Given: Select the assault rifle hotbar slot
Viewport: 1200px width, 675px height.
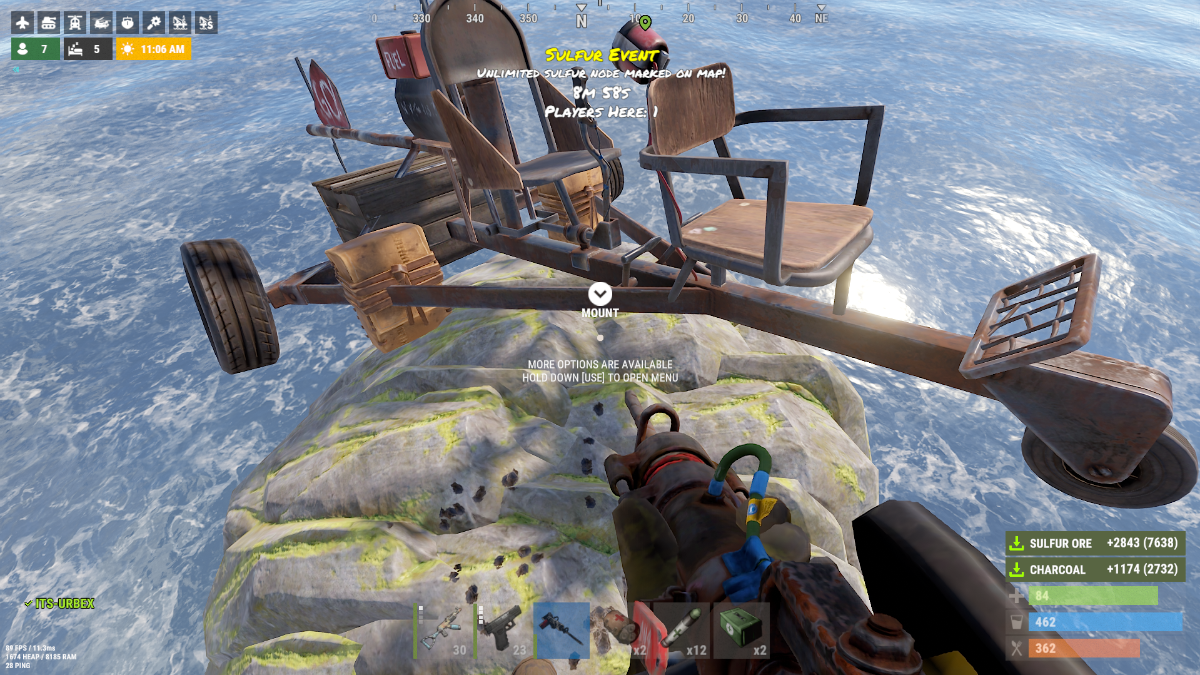Looking at the screenshot, I should click(x=444, y=630).
